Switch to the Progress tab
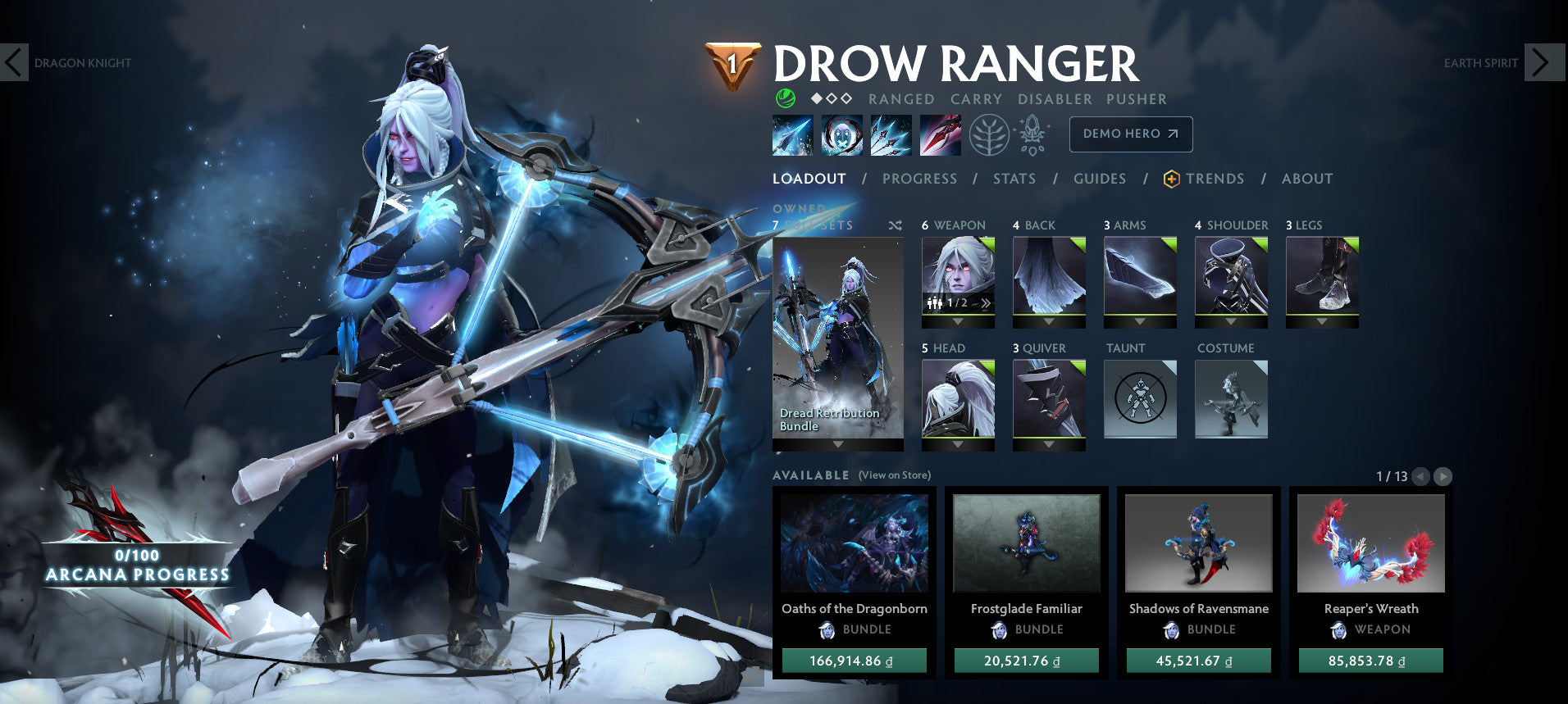This screenshot has width=1568, height=704. pos(920,179)
